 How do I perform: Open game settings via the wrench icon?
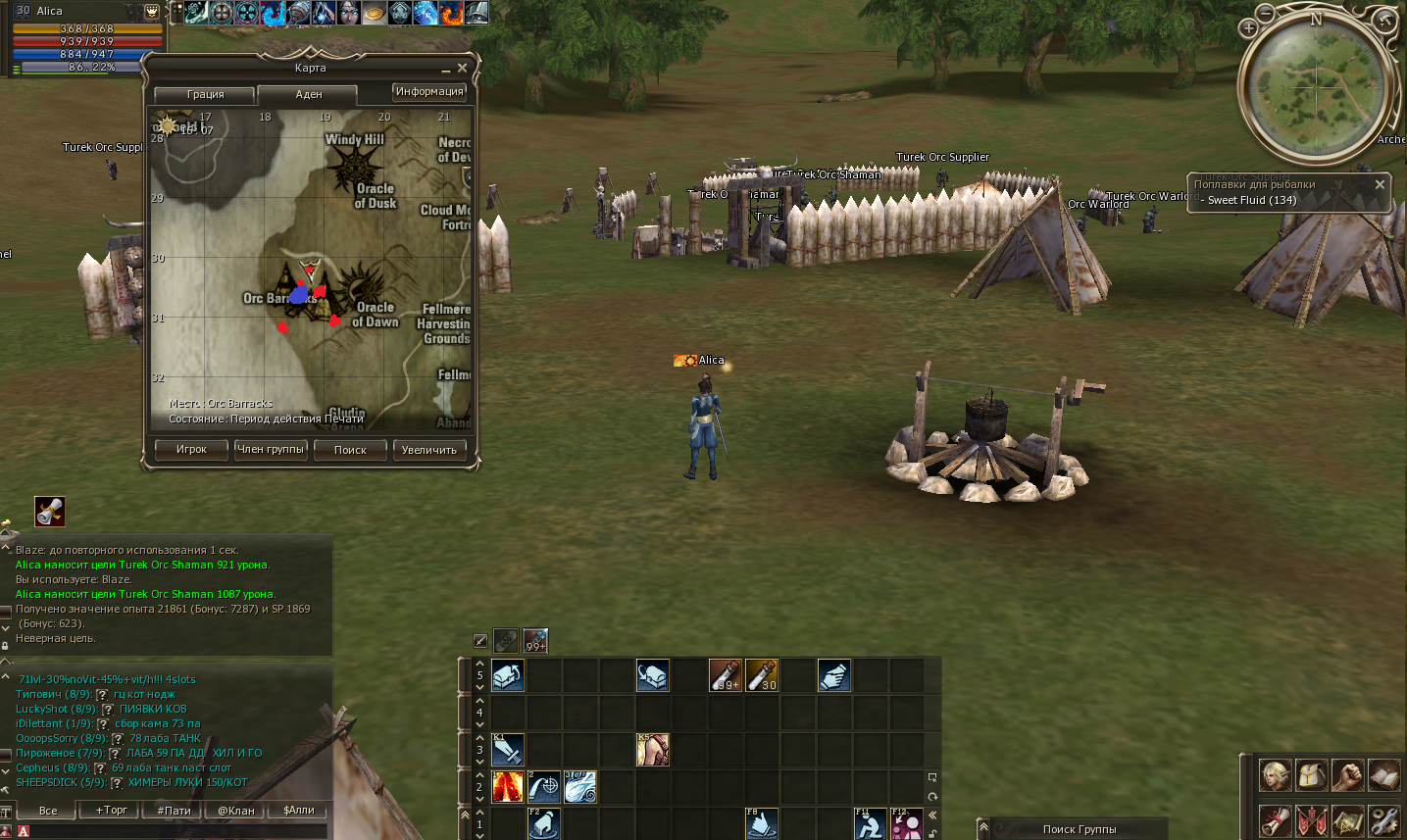pos(1385,822)
